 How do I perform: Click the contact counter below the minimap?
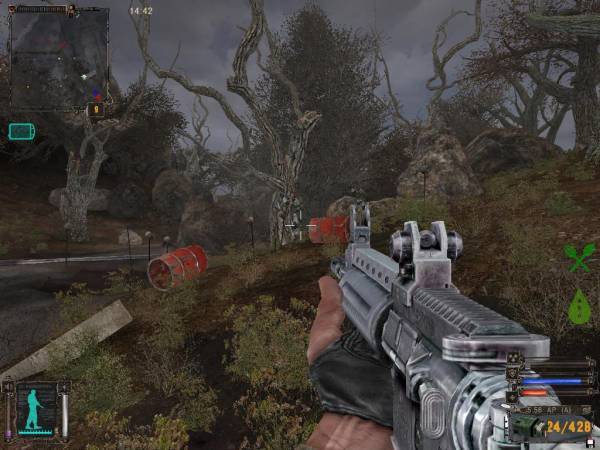(x=97, y=109)
